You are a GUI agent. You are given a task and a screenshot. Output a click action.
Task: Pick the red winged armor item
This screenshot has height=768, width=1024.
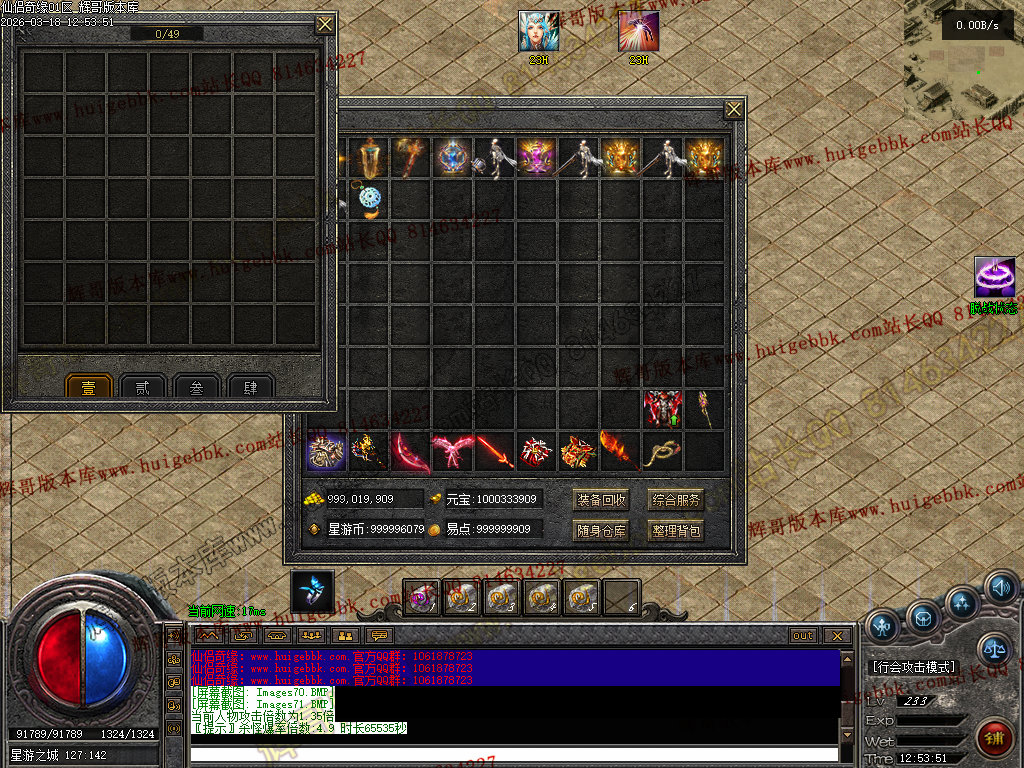(662, 410)
